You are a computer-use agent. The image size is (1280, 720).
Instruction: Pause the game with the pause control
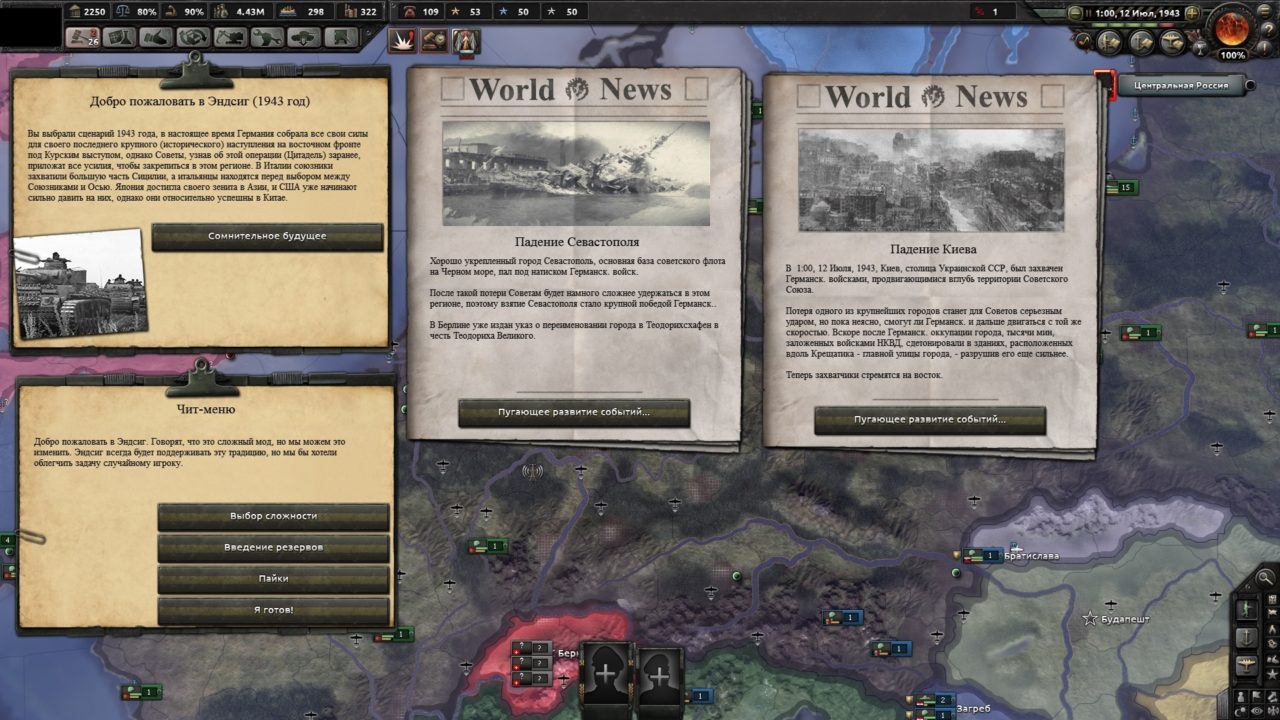(x=1089, y=12)
